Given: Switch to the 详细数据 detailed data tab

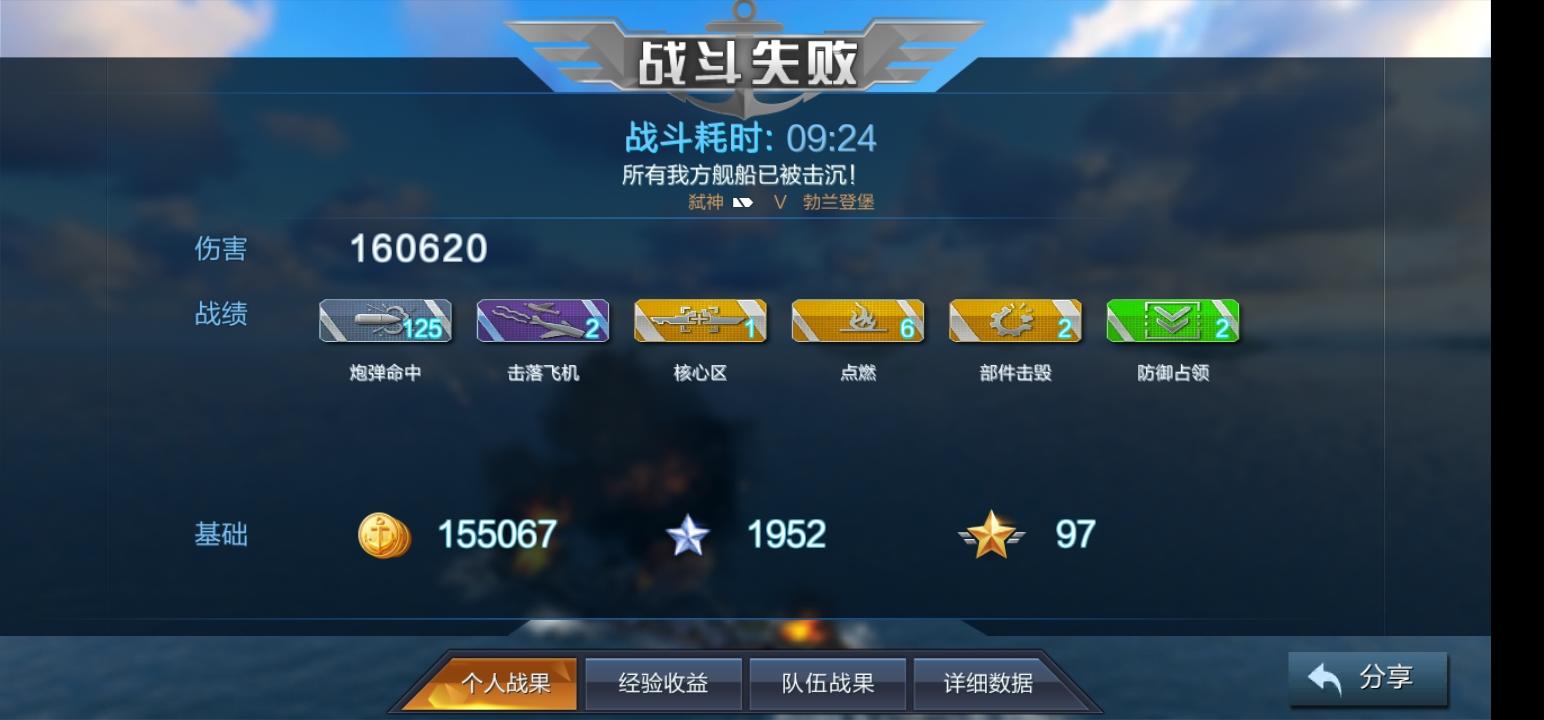Looking at the screenshot, I should 991,682.
